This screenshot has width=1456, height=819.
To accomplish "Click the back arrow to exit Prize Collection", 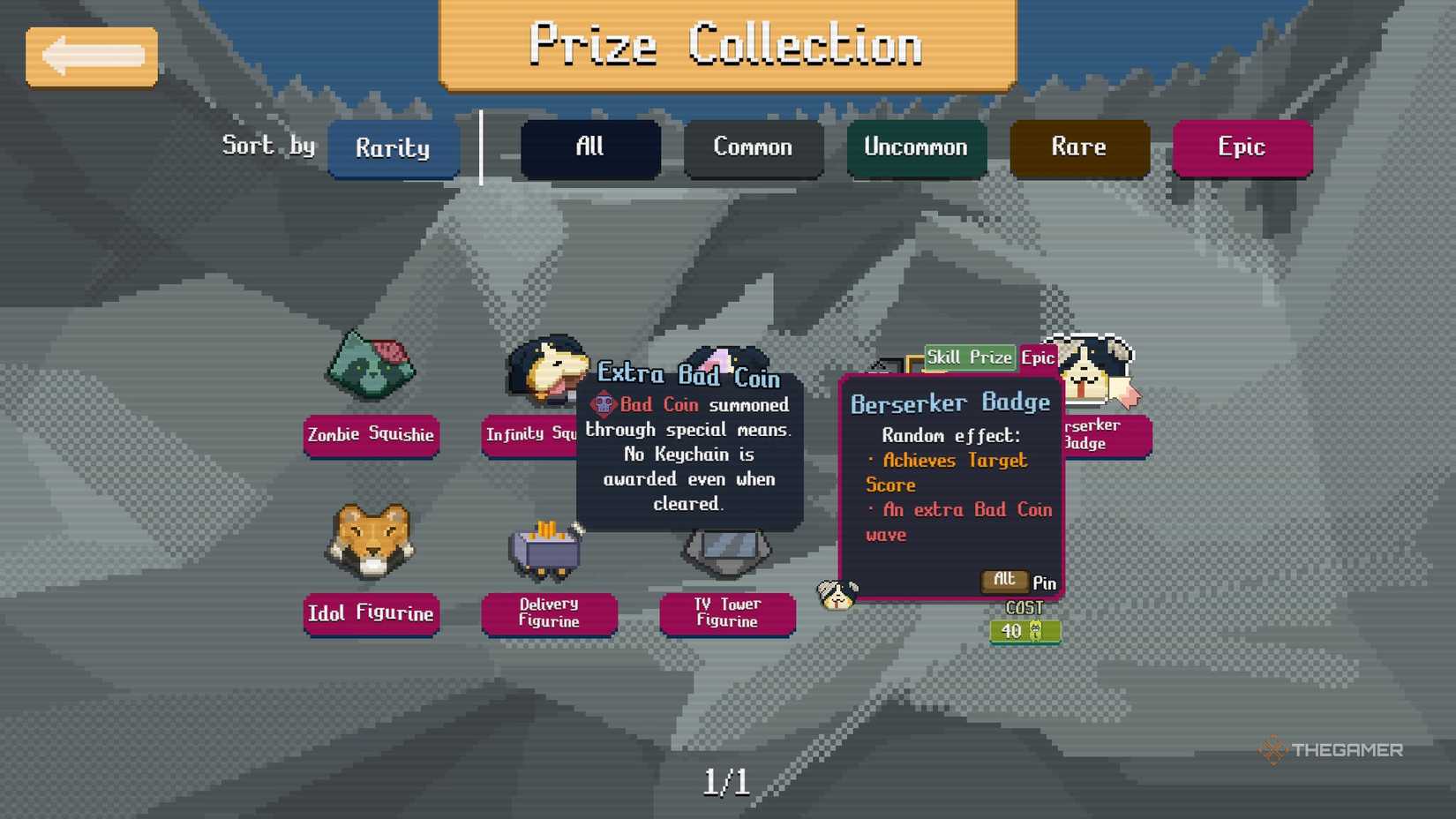I will click(91, 56).
